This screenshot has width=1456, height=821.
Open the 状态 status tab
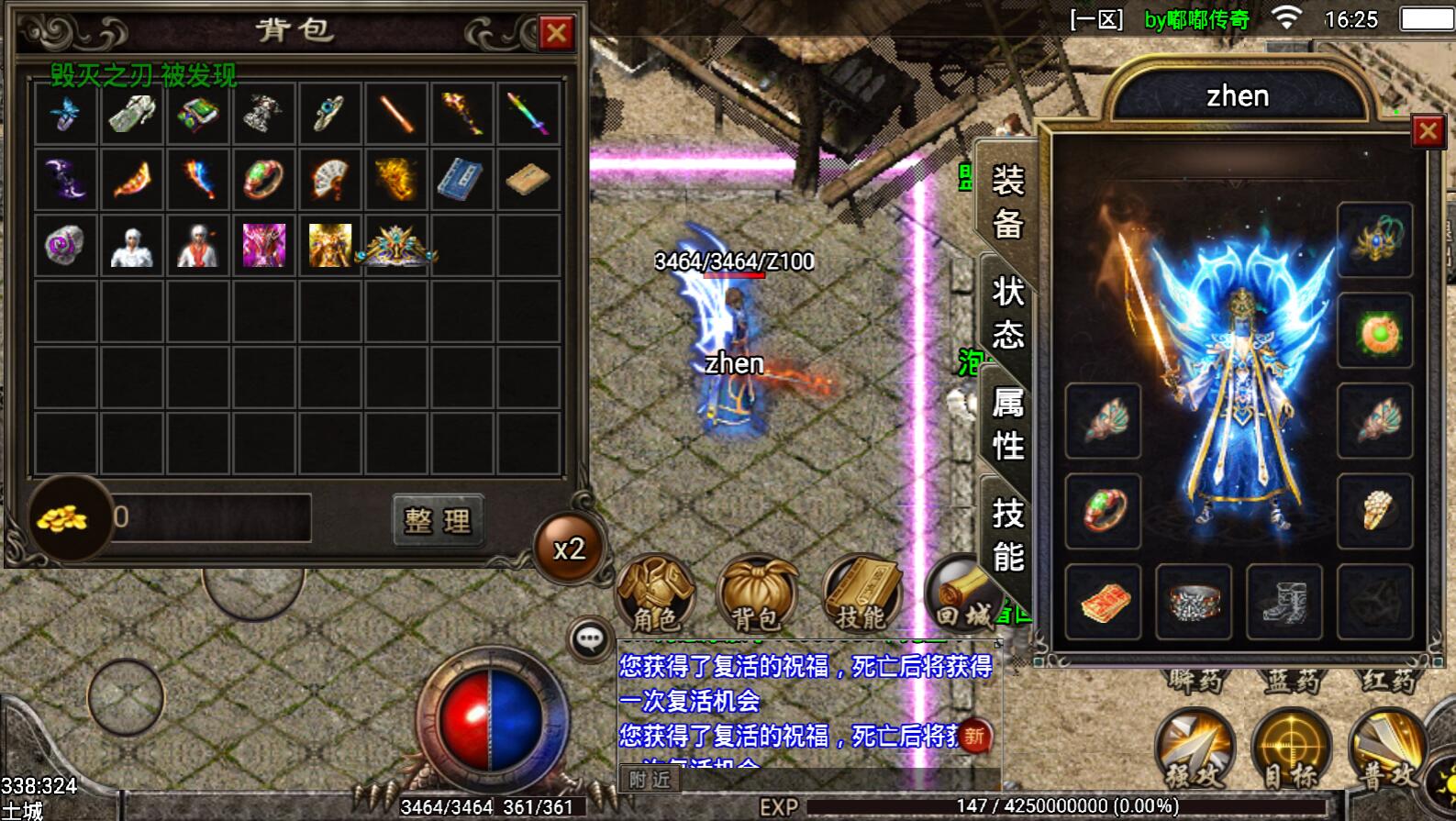point(1007,313)
